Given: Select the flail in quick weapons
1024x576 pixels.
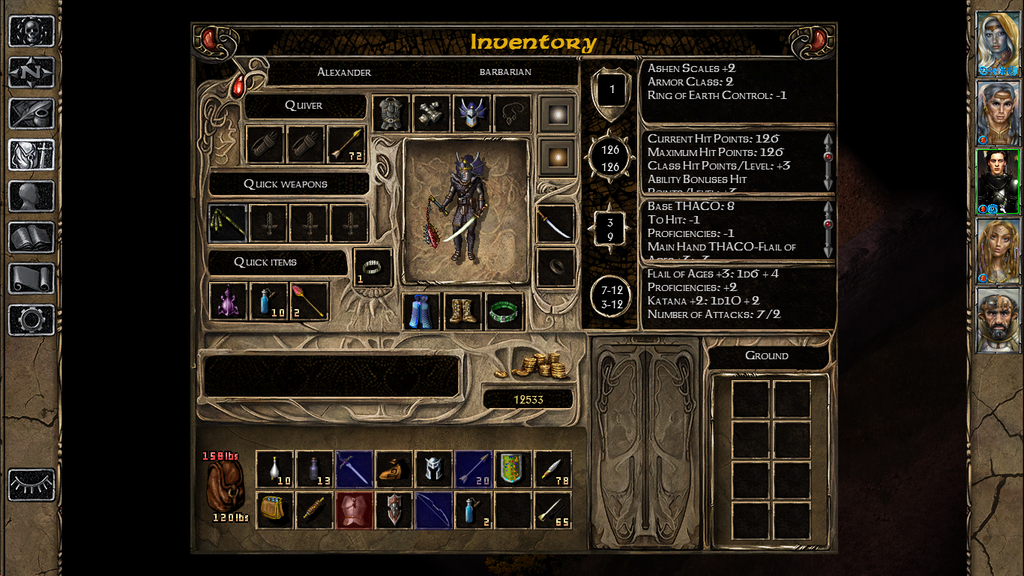Looking at the screenshot, I should pyautogui.click(x=227, y=223).
